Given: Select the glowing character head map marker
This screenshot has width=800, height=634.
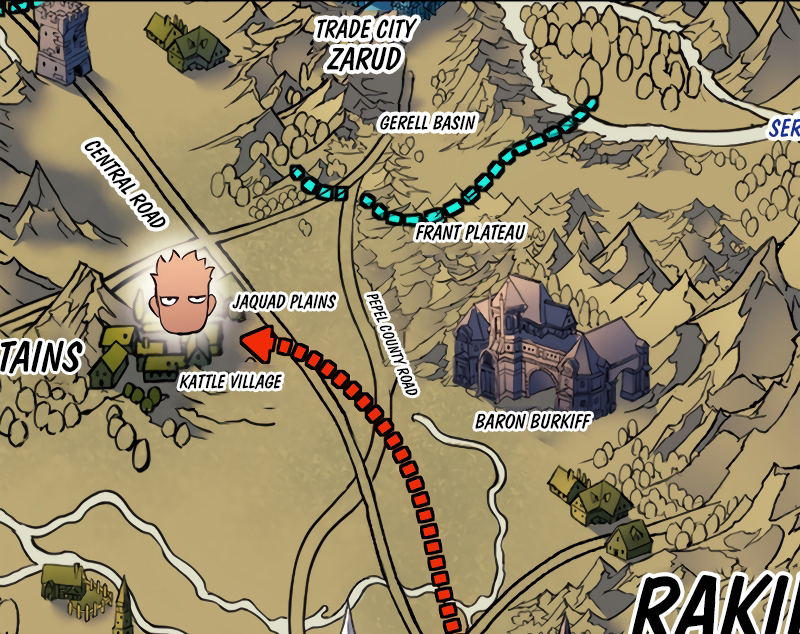Looking at the screenshot, I should tap(184, 294).
